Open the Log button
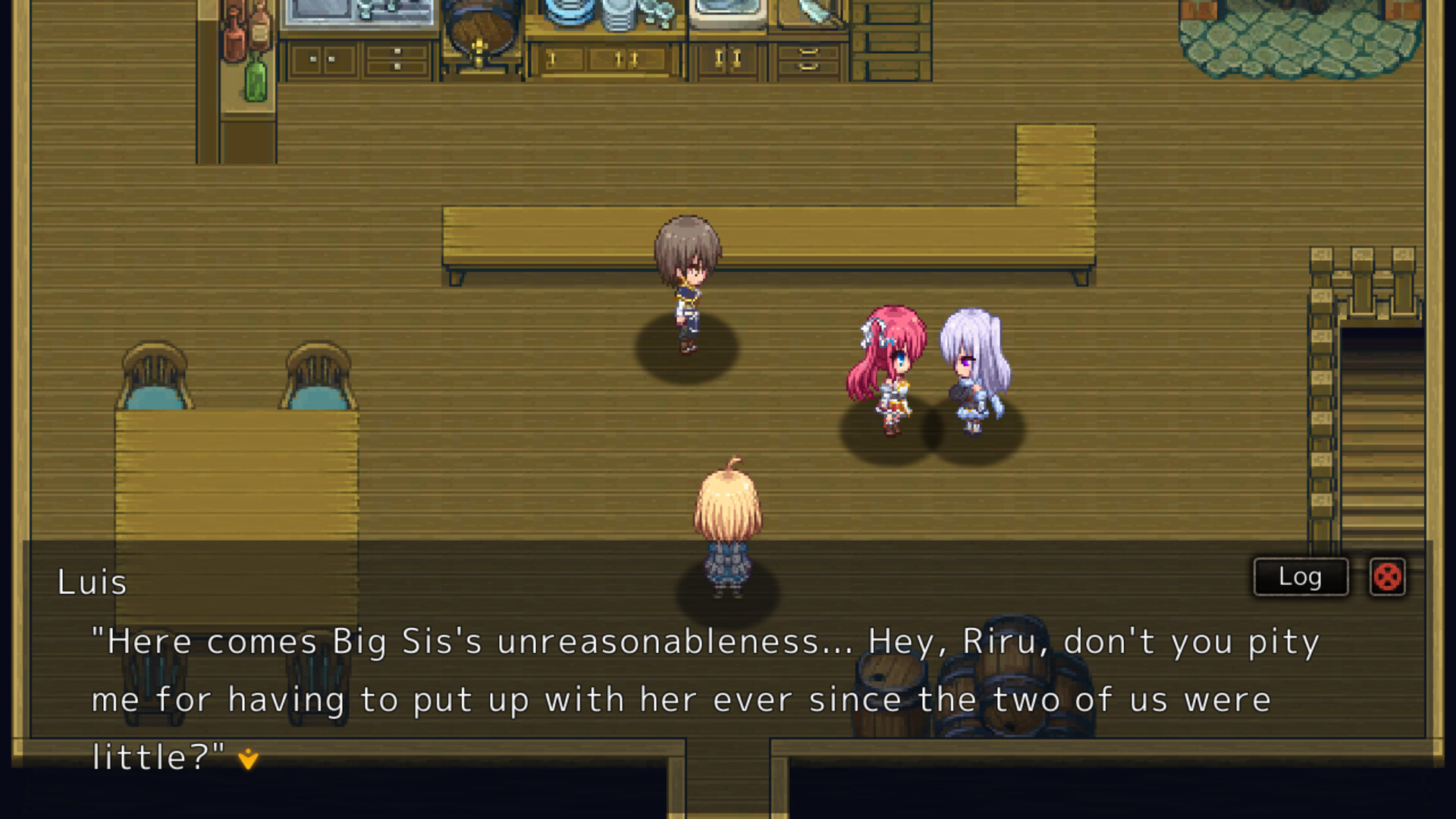 (x=1299, y=576)
